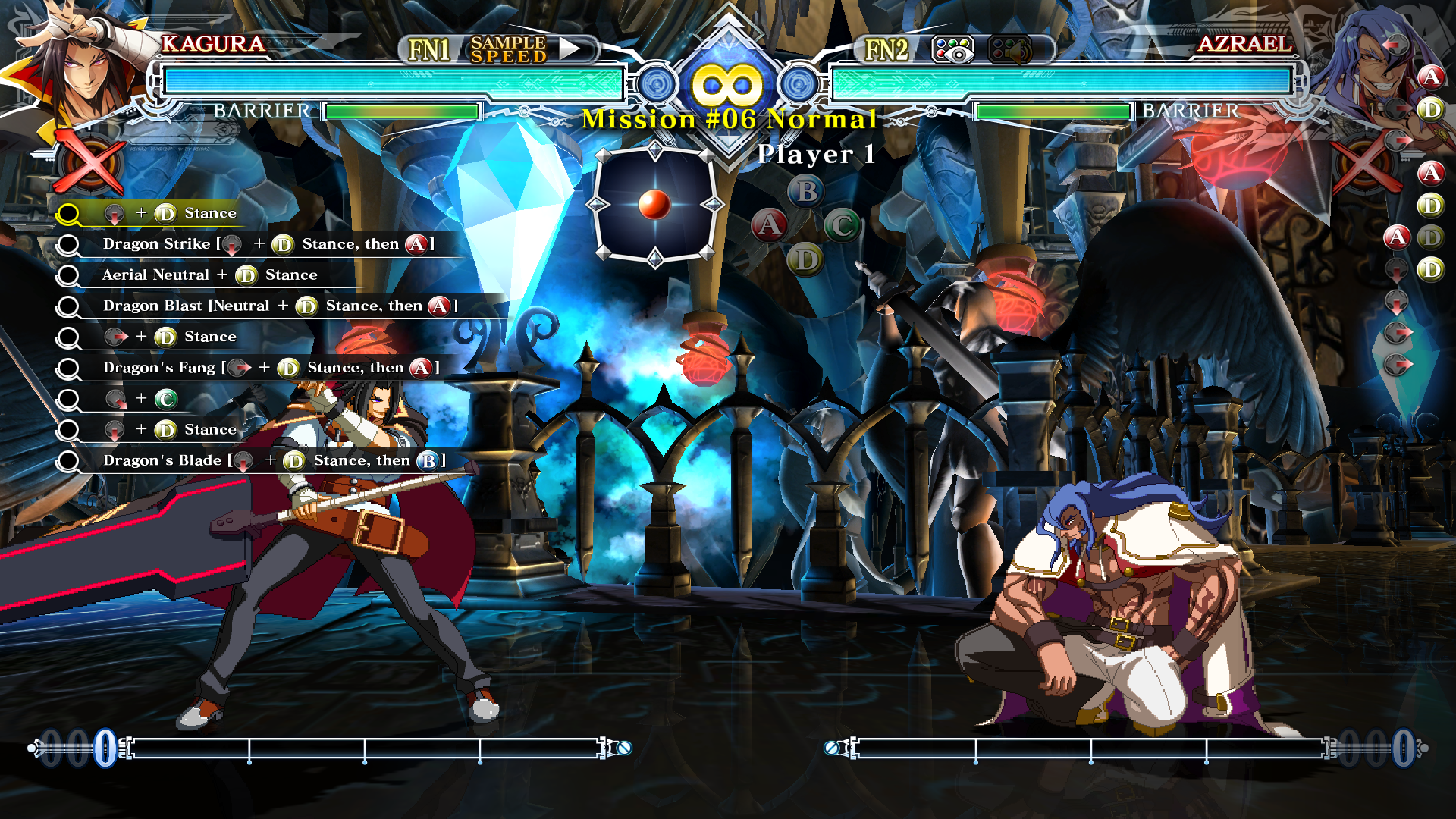1456x819 pixels.
Task: Pick the Dragon's Fang mission step
Action: coord(270,368)
